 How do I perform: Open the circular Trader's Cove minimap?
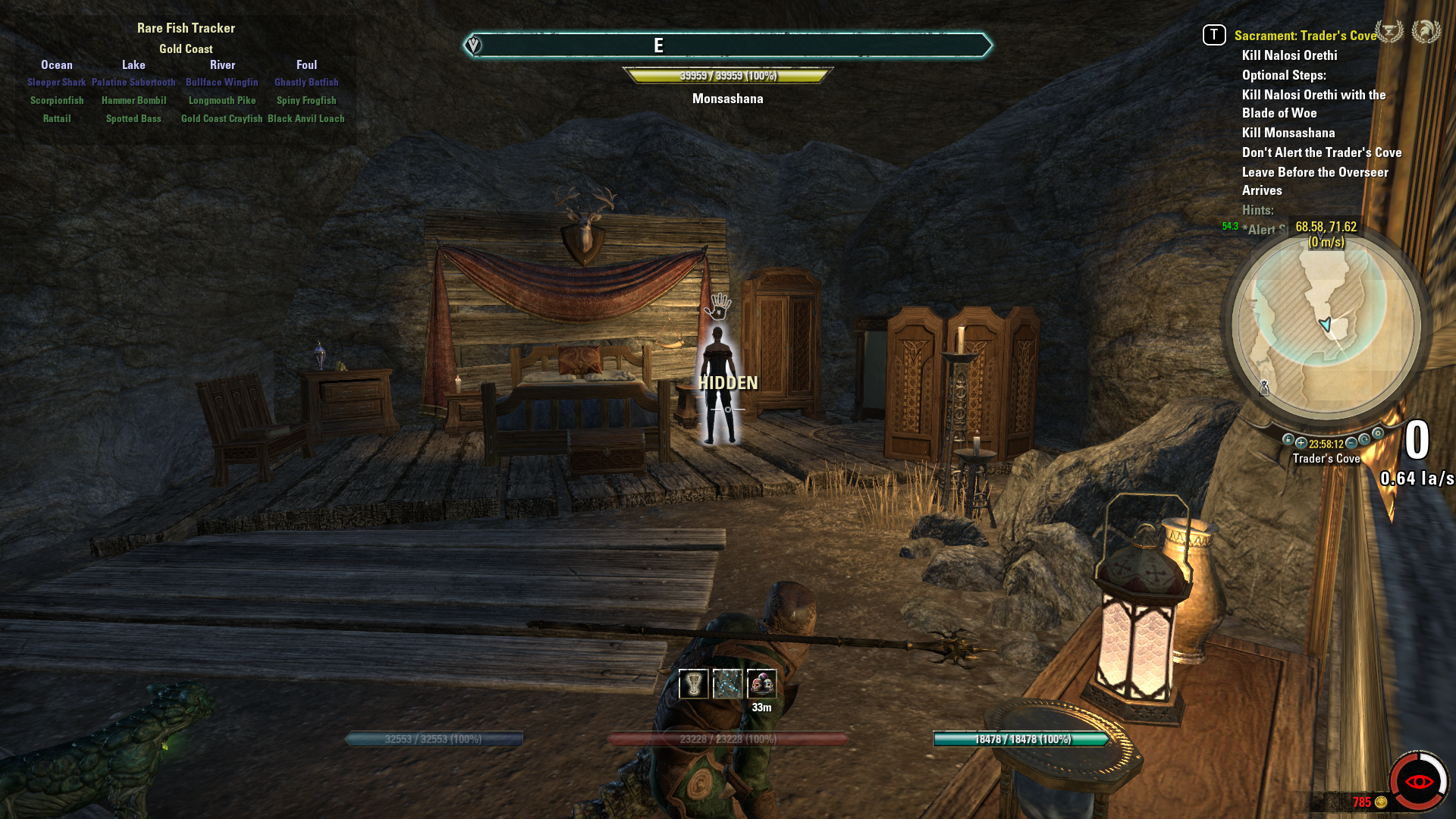[1326, 325]
